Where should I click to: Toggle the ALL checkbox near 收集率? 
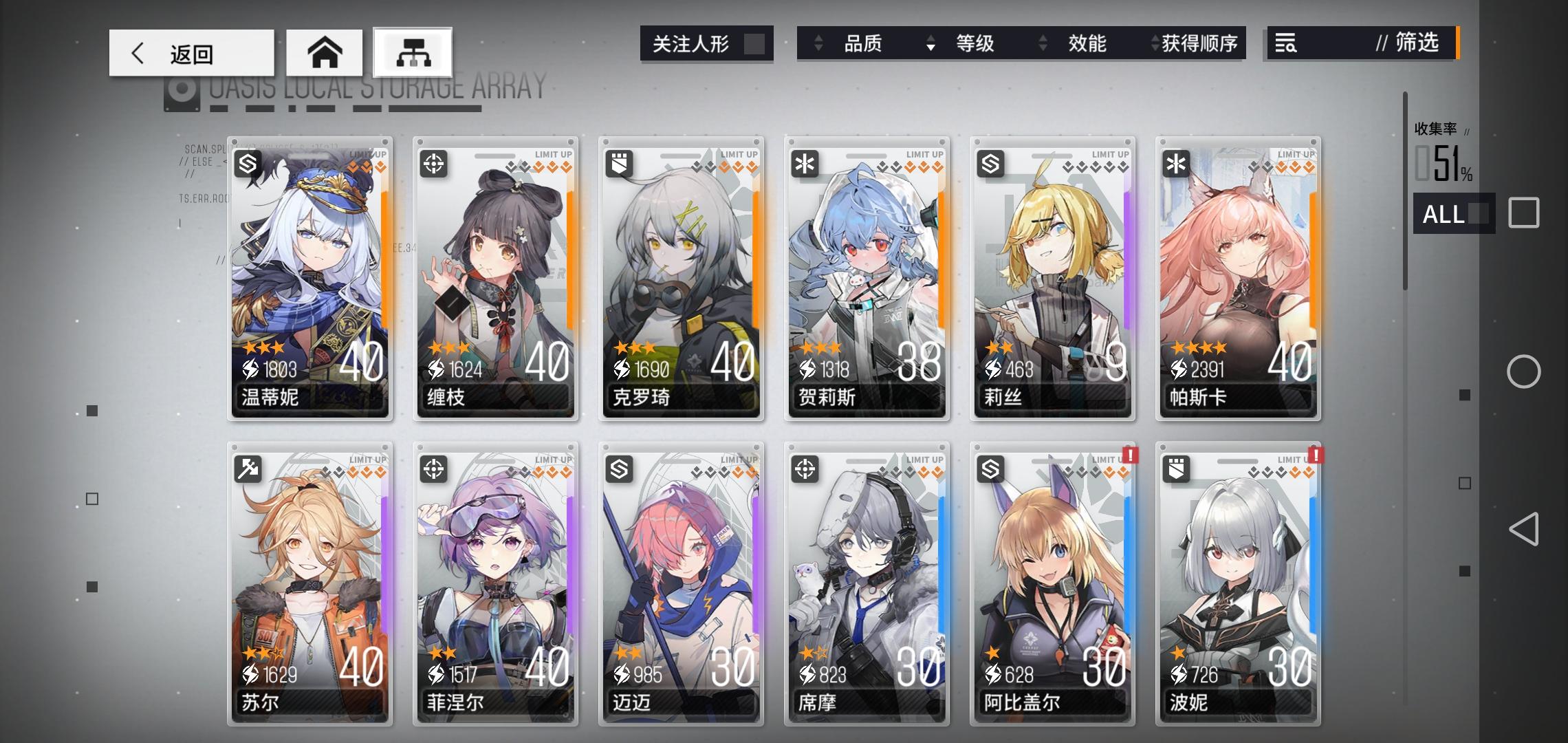(x=1453, y=215)
